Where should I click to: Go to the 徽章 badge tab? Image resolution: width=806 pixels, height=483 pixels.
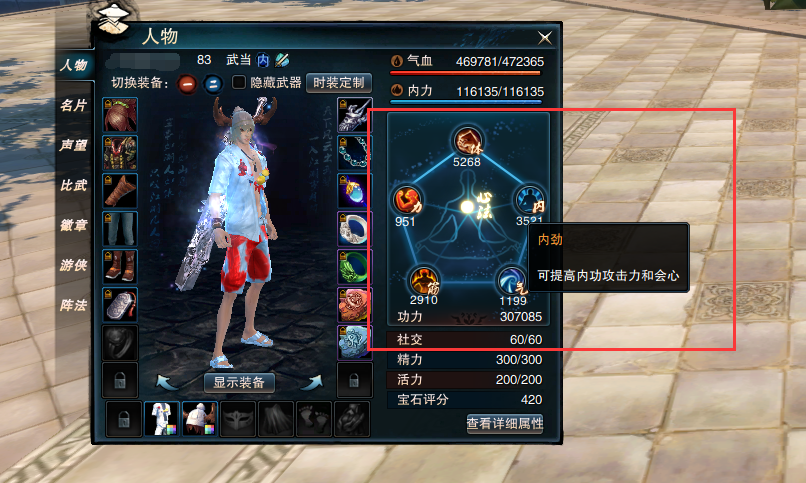click(73, 225)
